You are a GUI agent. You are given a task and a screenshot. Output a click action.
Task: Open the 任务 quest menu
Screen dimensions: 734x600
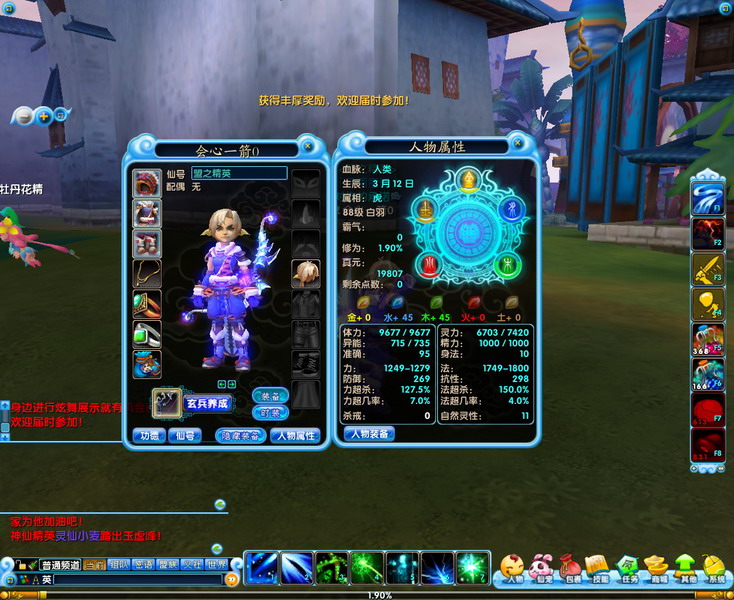pos(627,568)
